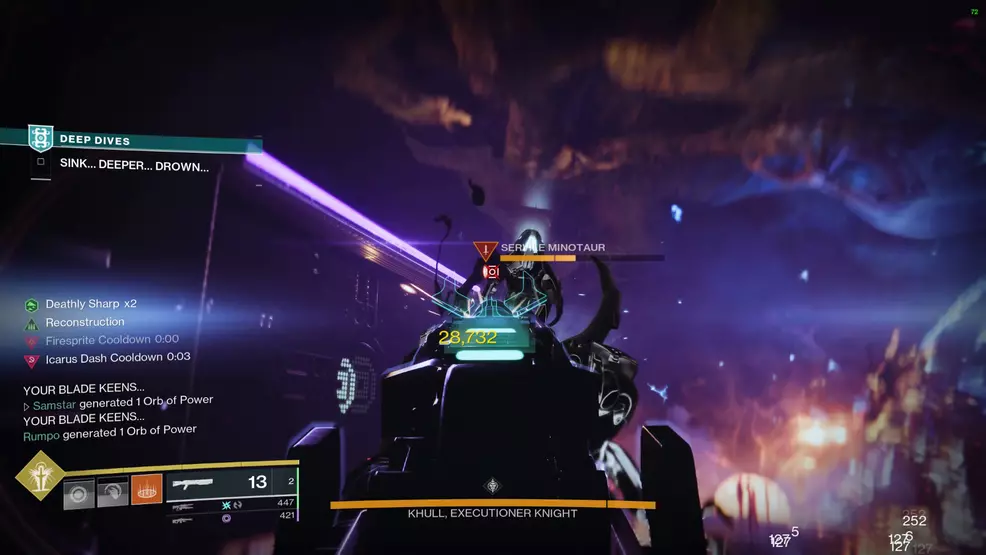Viewport: 986px width, 555px height.
Task: Click the Reconstruction perk icon
Action: point(31,322)
